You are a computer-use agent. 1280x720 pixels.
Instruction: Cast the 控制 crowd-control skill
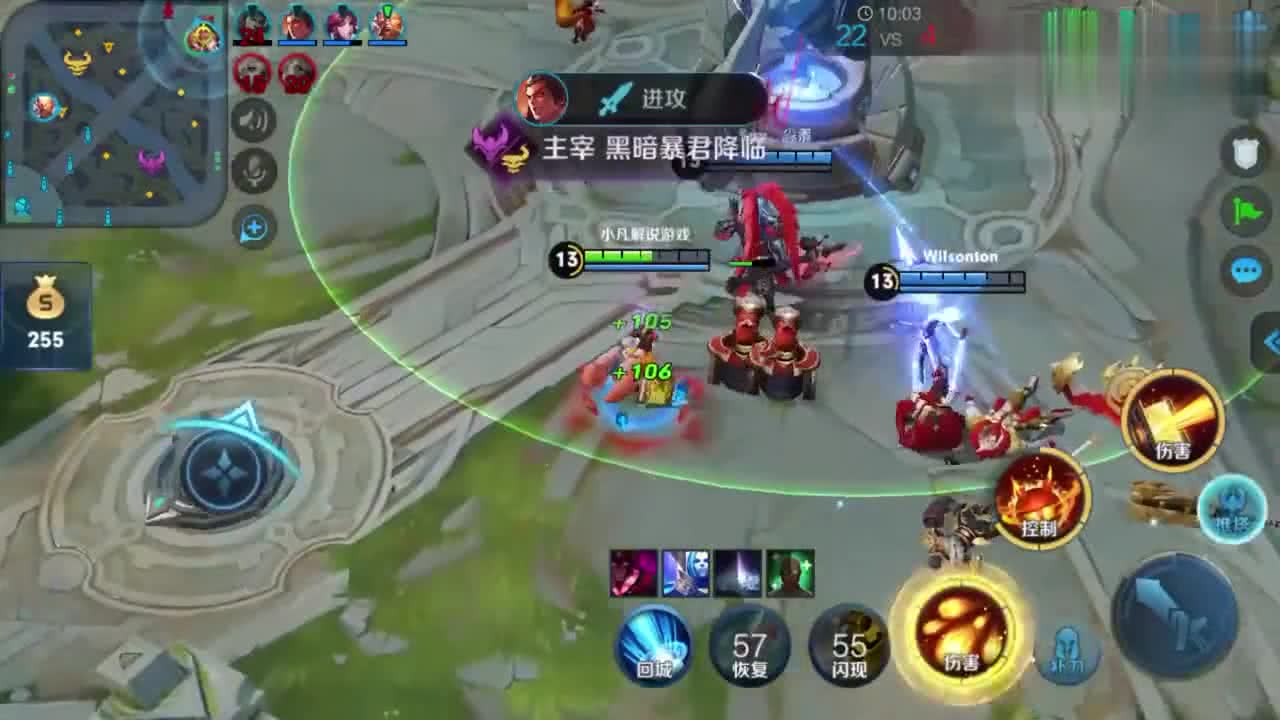[1040, 499]
